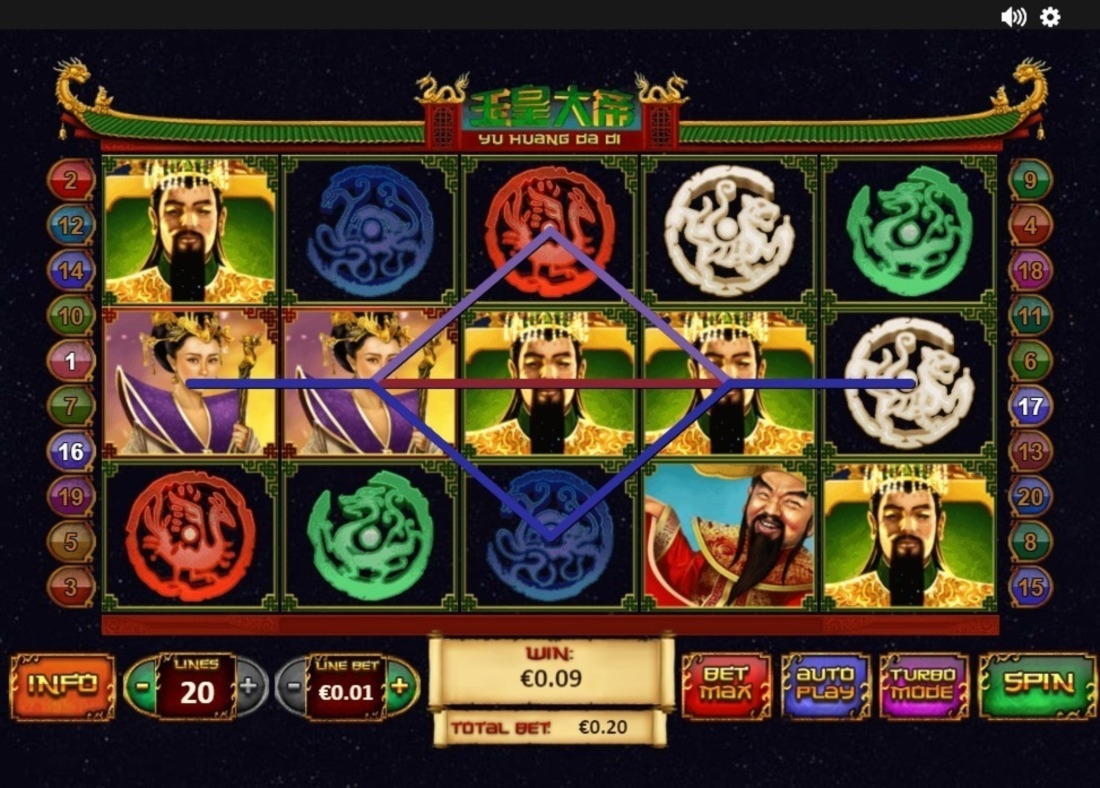Decrease the number of lines
This screenshot has width=1100, height=788.
click(143, 687)
